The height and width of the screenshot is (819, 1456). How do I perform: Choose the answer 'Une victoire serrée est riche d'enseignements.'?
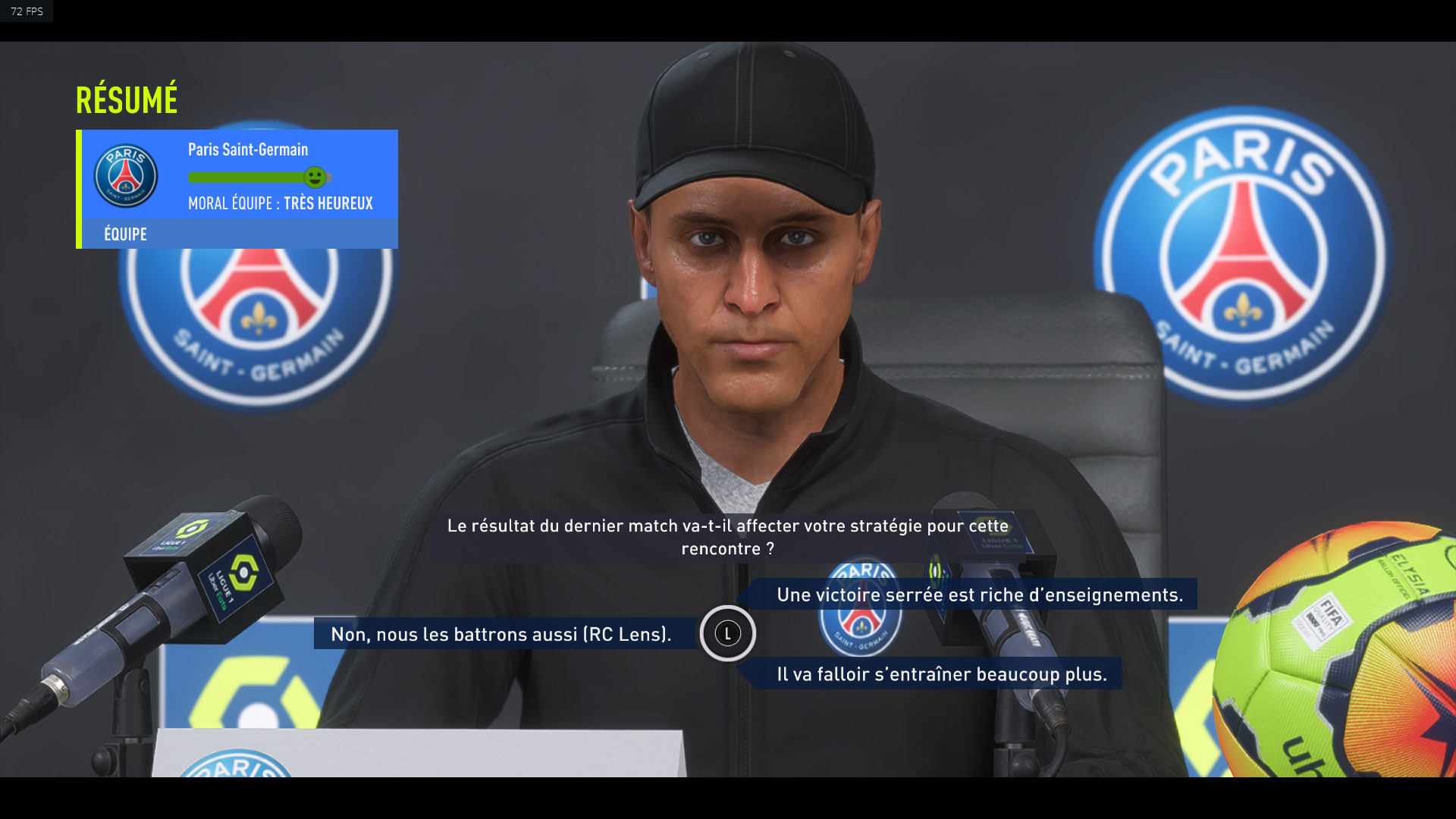(977, 595)
